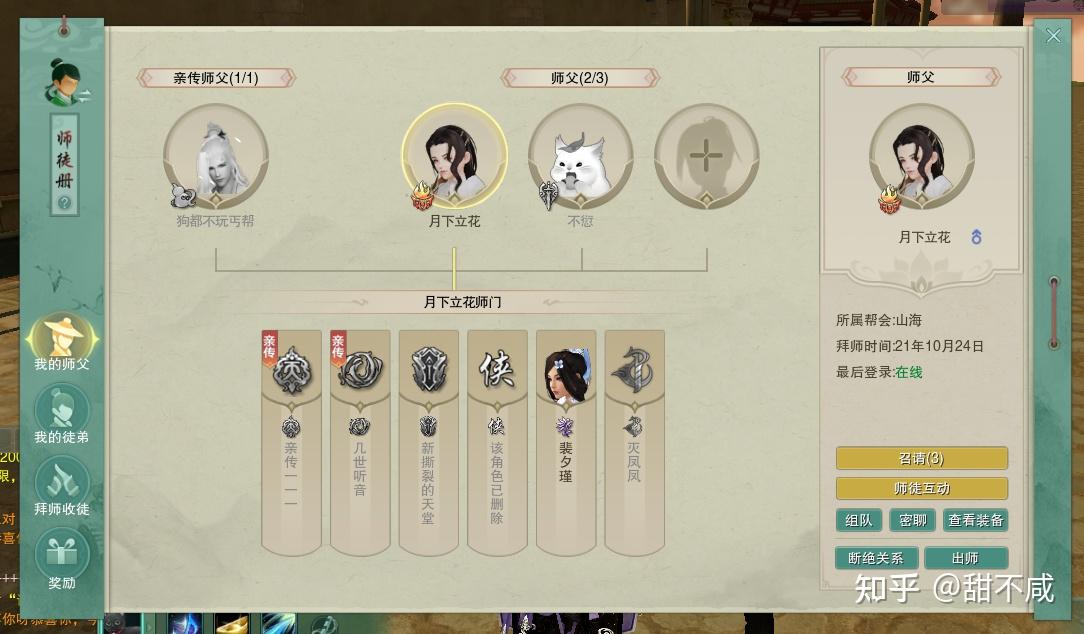This screenshot has width=1084, height=634.
Task: Add a master with the plus slot
Action: coord(706,157)
